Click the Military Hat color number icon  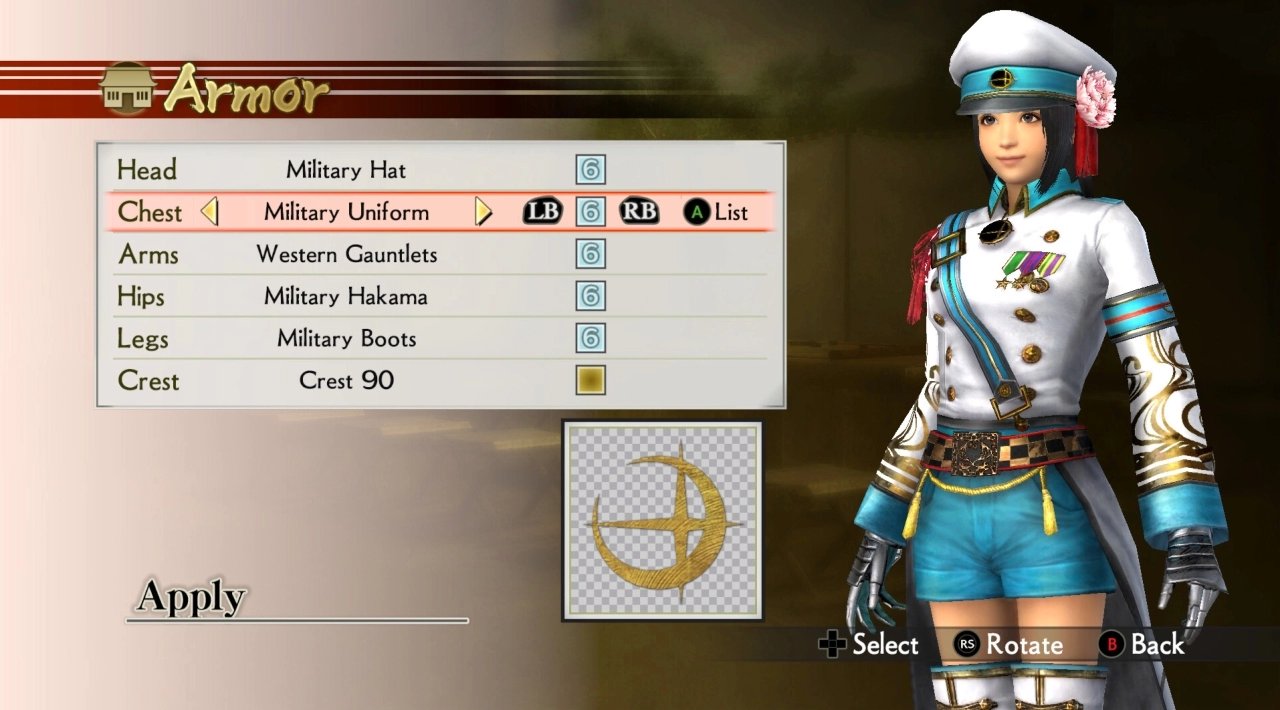coord(590,170)
